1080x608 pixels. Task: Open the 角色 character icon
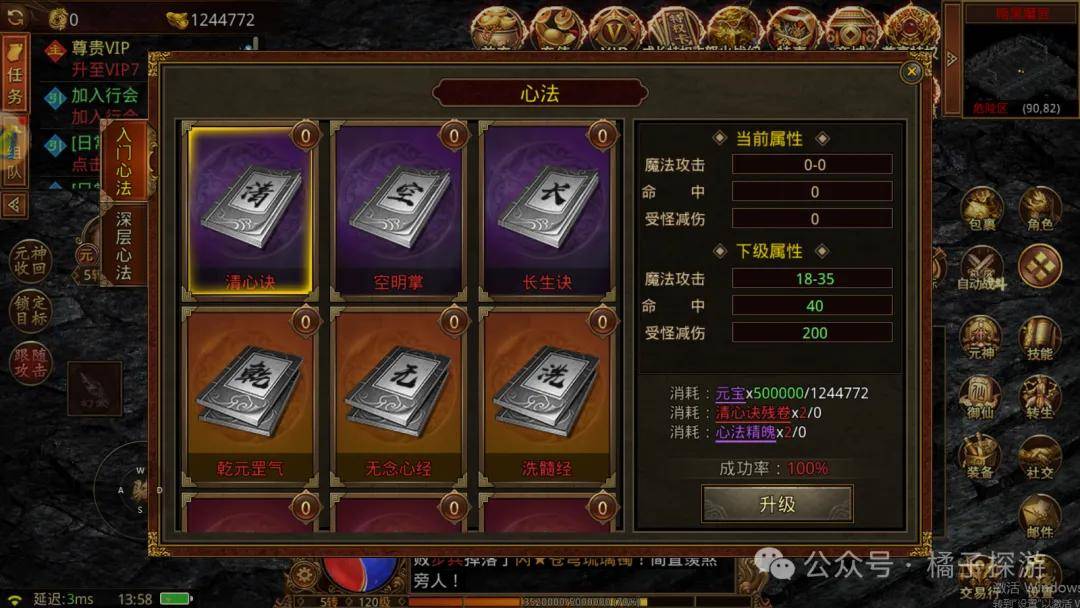pos(1040,210)
